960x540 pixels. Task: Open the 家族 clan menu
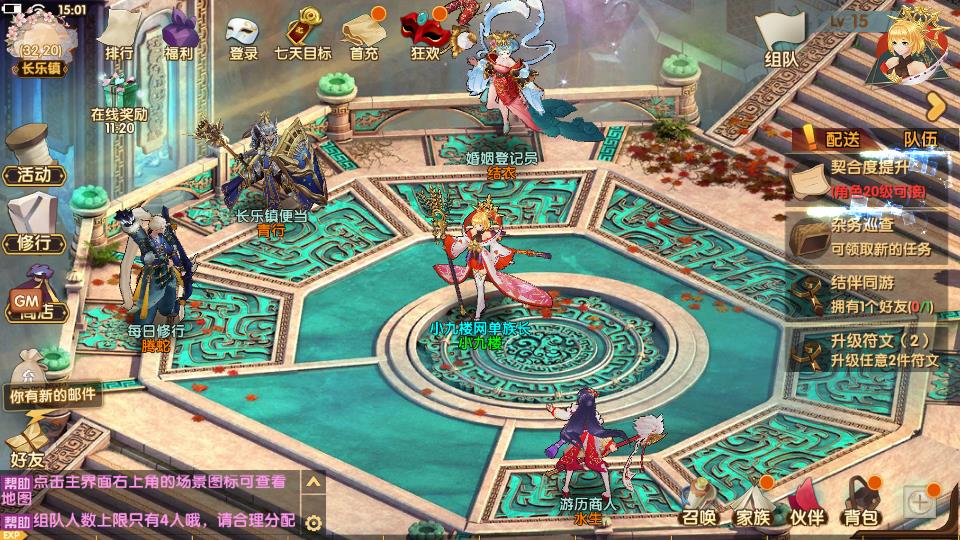pos(753,503)
